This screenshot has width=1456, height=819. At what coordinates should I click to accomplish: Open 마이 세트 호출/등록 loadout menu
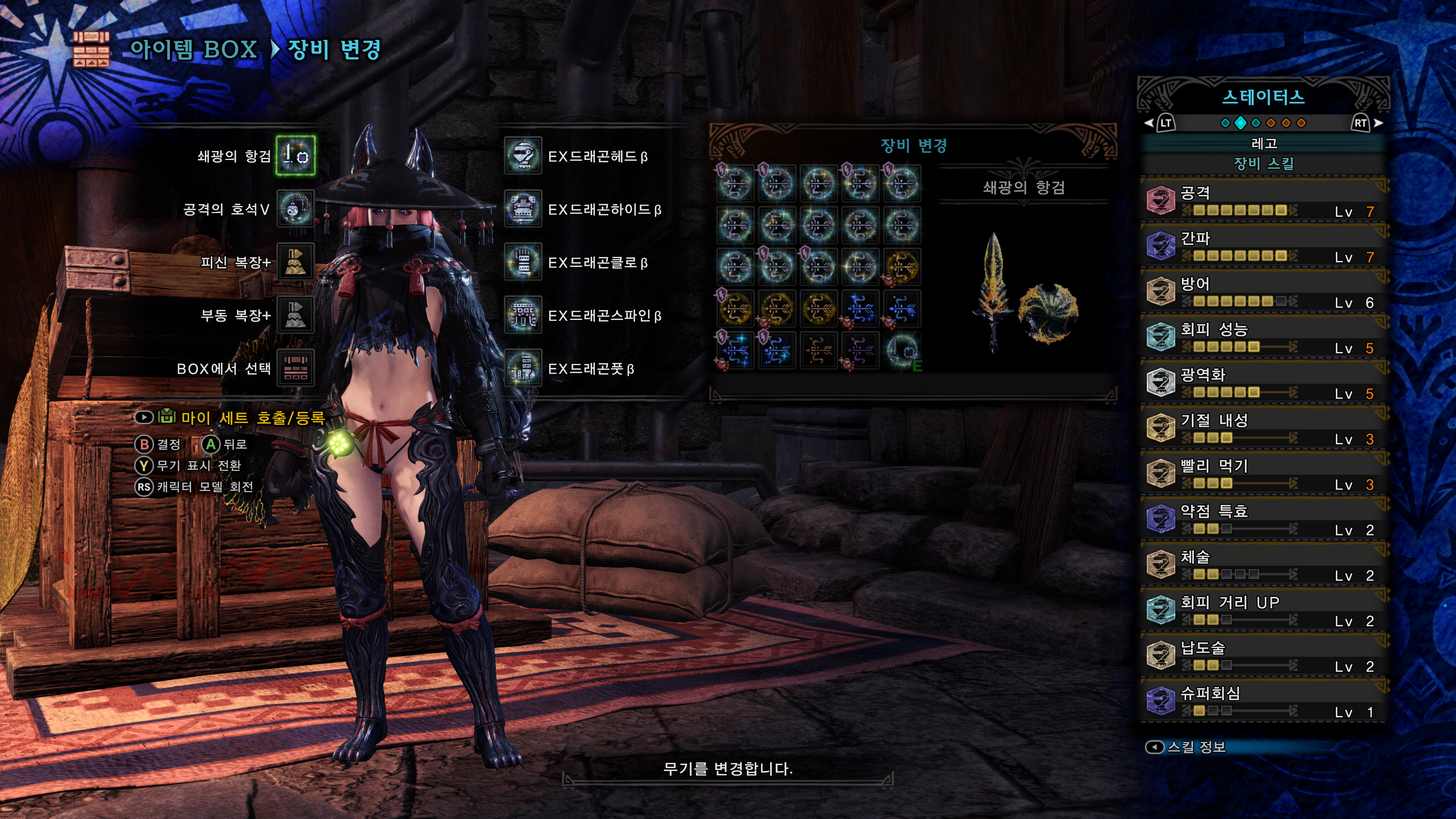(x=252, y=418)
